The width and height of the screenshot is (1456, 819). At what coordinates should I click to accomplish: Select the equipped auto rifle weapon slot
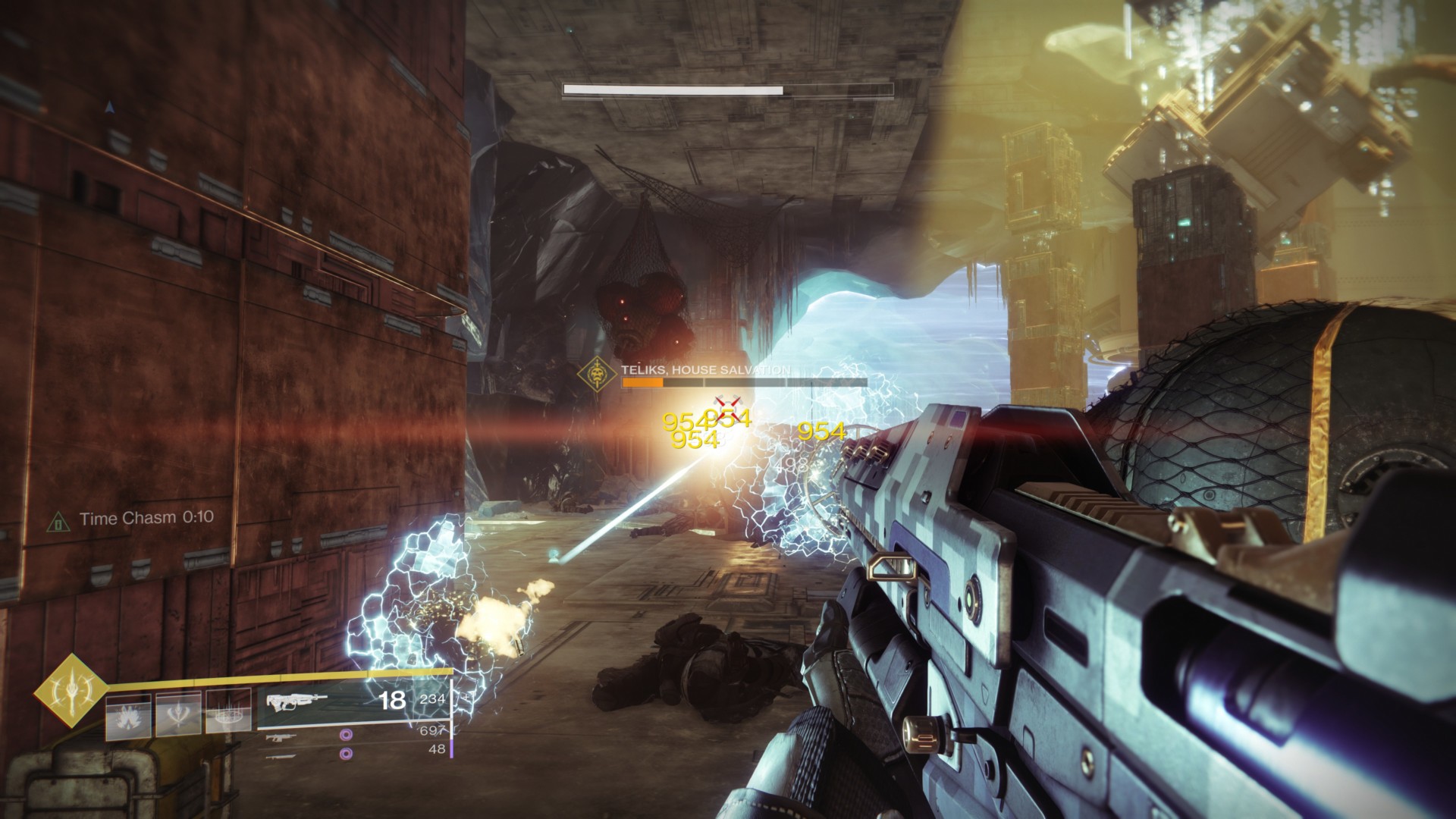point(298,702)
